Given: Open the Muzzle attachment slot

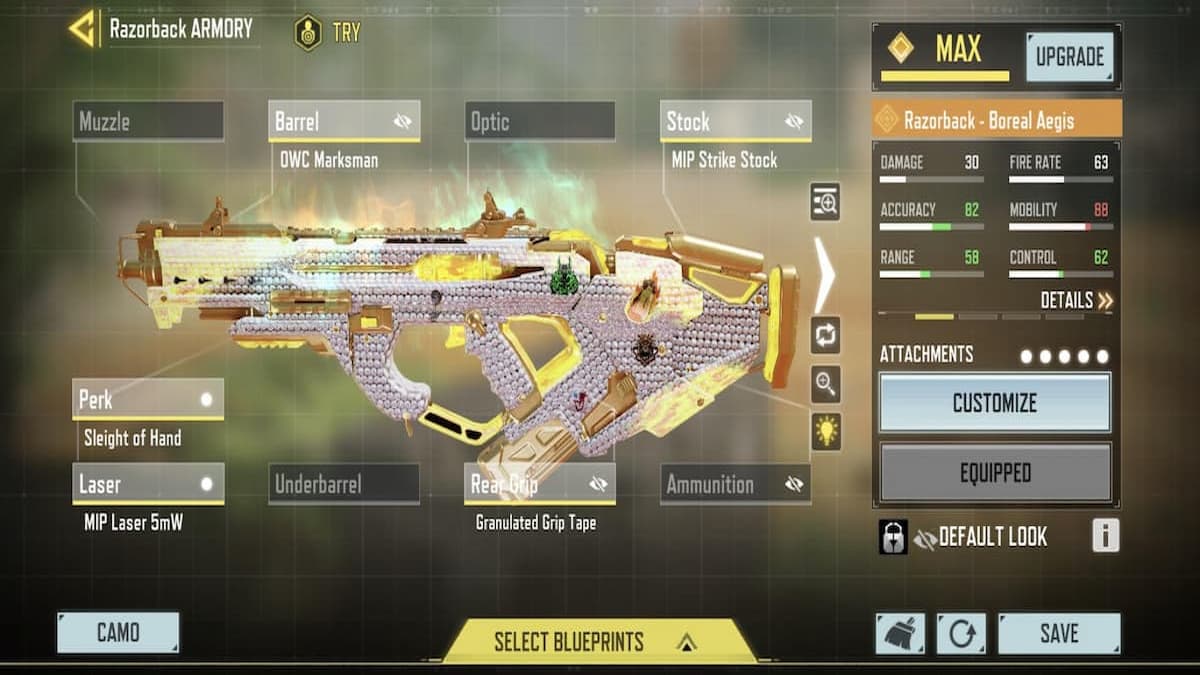Looking at the screenshot, I should pyautogui.click(x=148, y=122).
